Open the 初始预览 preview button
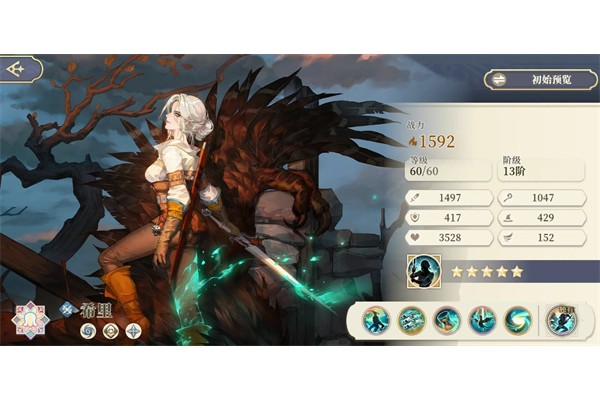Image resolution: width=600 pixels, height=400 pixels. click(x=540, y=79)
